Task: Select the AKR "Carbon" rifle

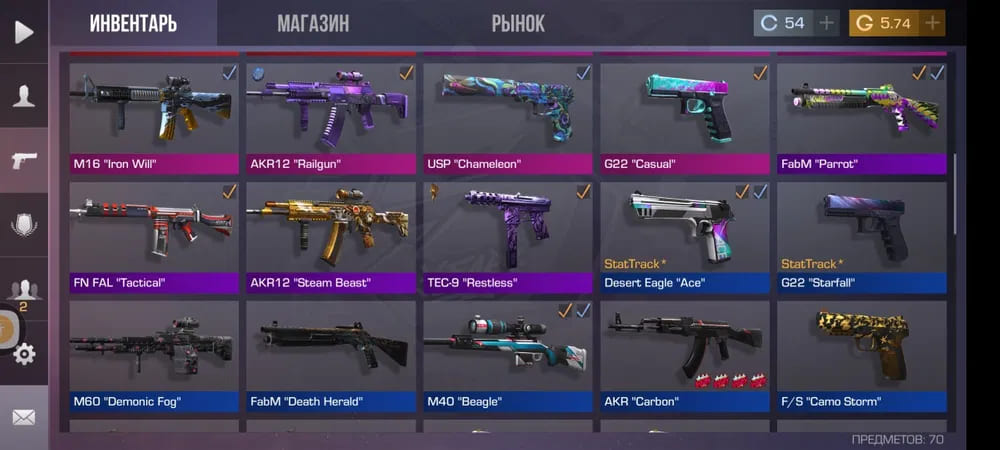Action: (x=685, y=356)
